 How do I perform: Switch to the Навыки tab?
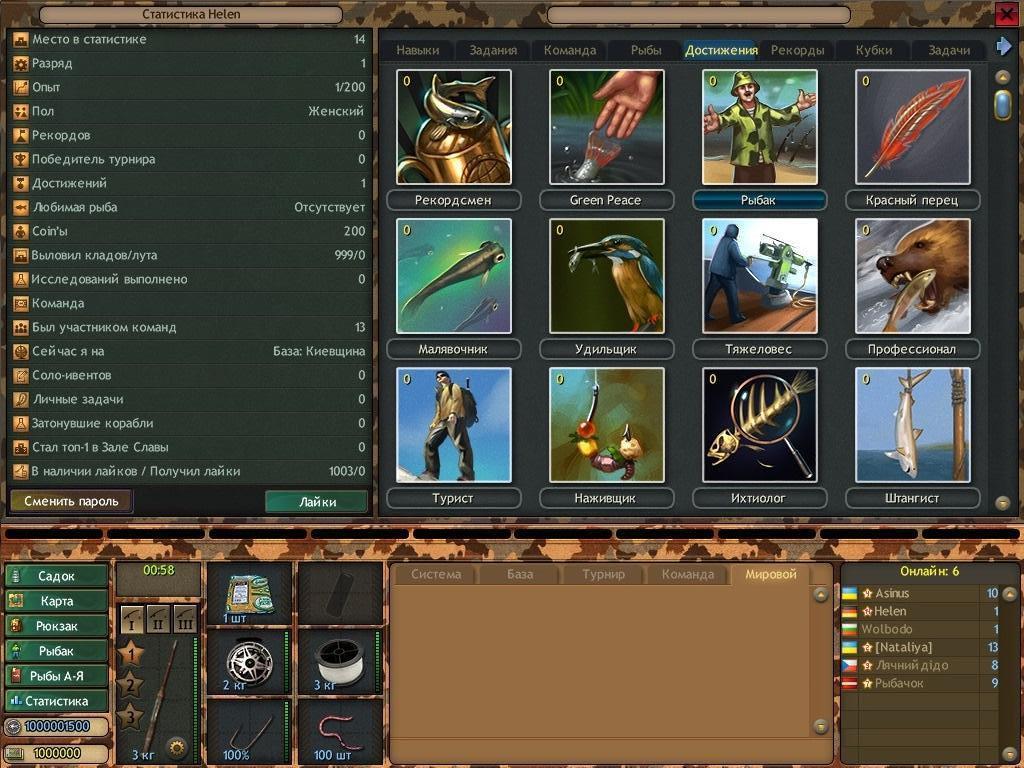tap(417, 50)
